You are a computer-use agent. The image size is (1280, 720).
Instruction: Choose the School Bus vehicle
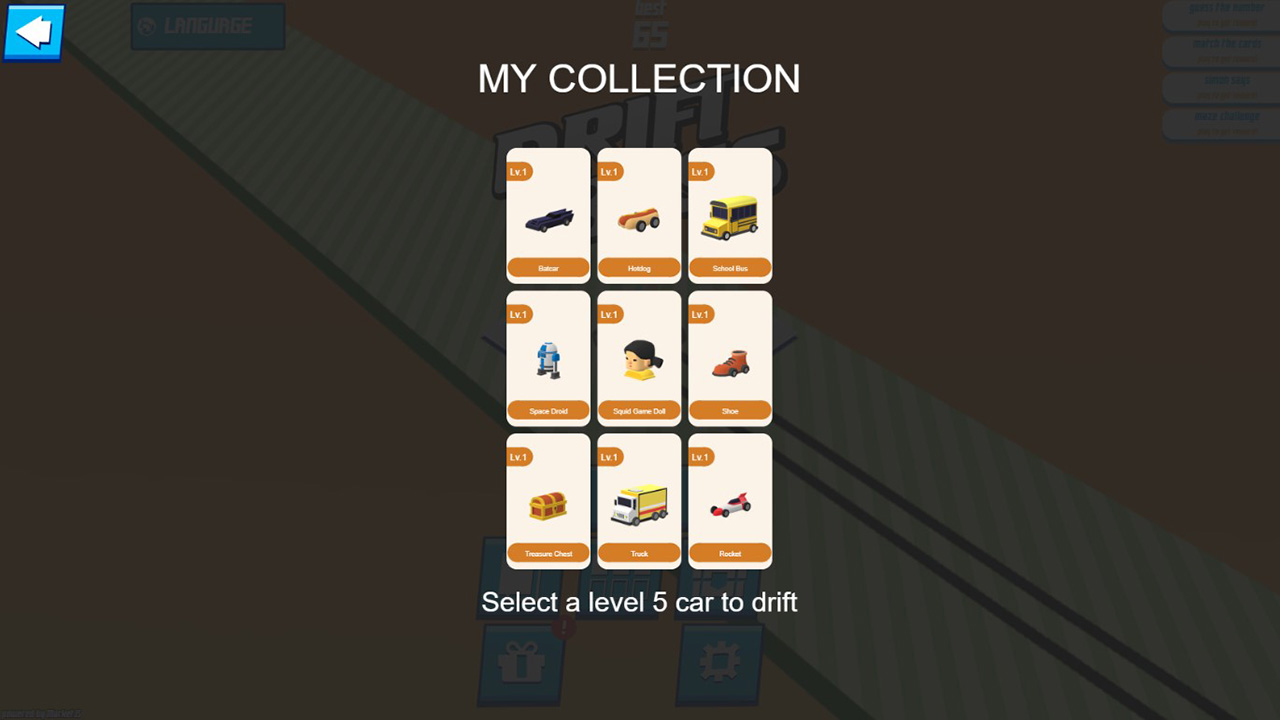(x=730, y=215)
